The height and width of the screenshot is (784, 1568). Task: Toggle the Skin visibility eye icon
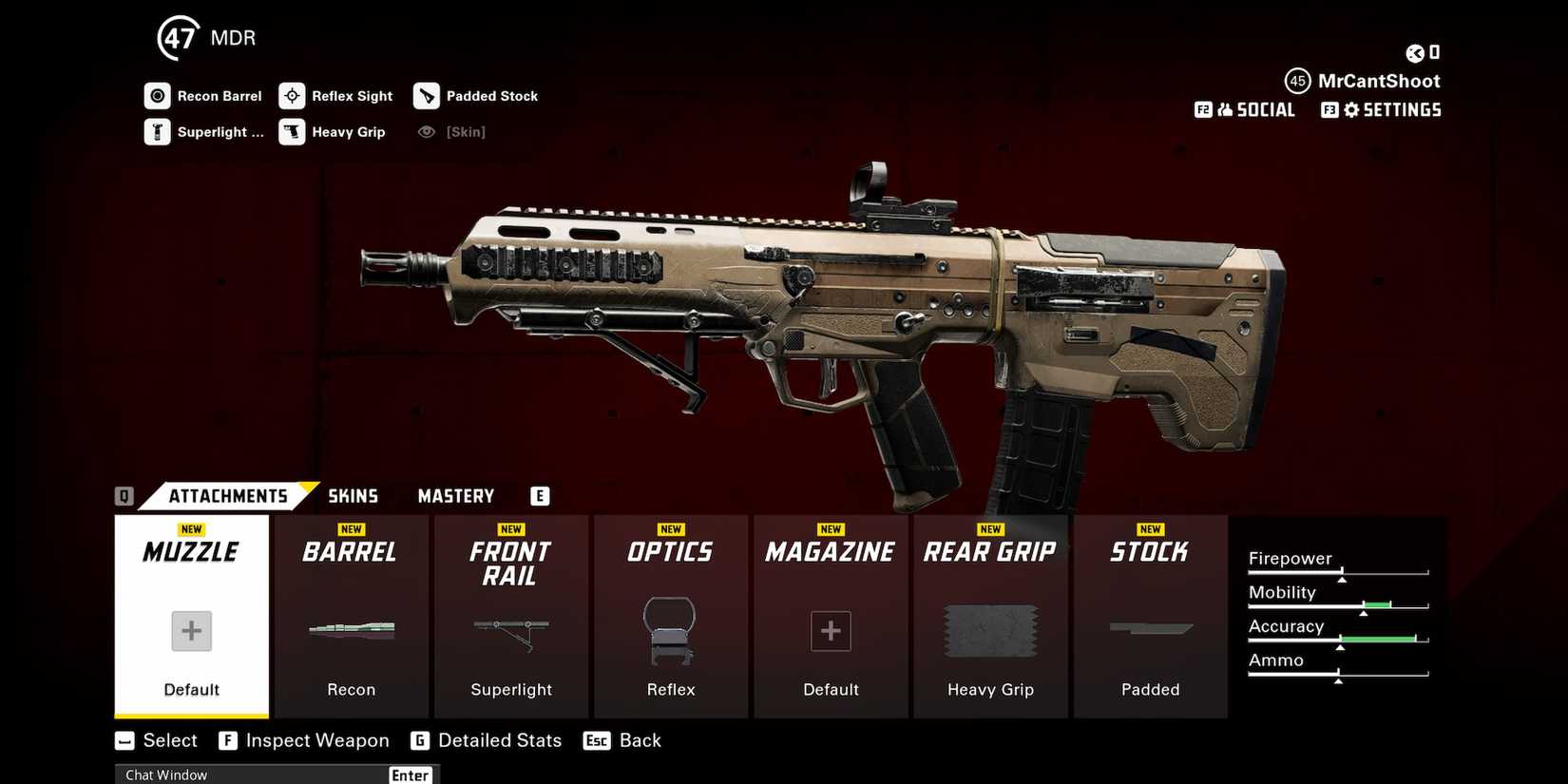pos(426,131)
